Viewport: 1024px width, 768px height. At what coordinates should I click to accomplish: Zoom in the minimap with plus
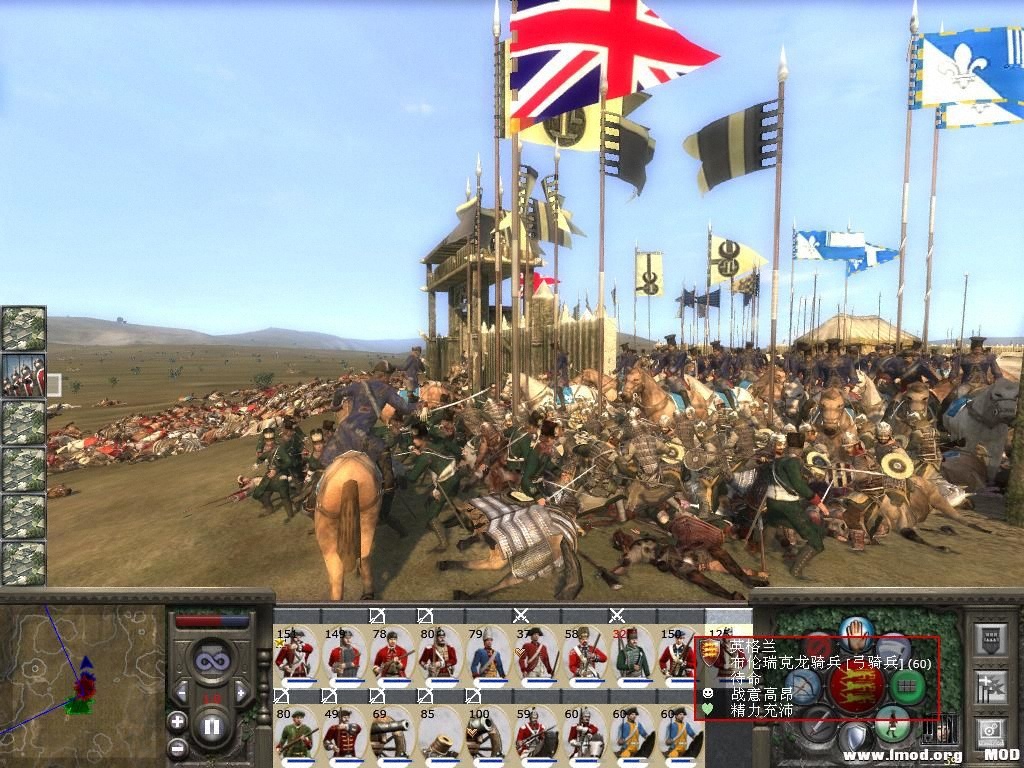177,720
